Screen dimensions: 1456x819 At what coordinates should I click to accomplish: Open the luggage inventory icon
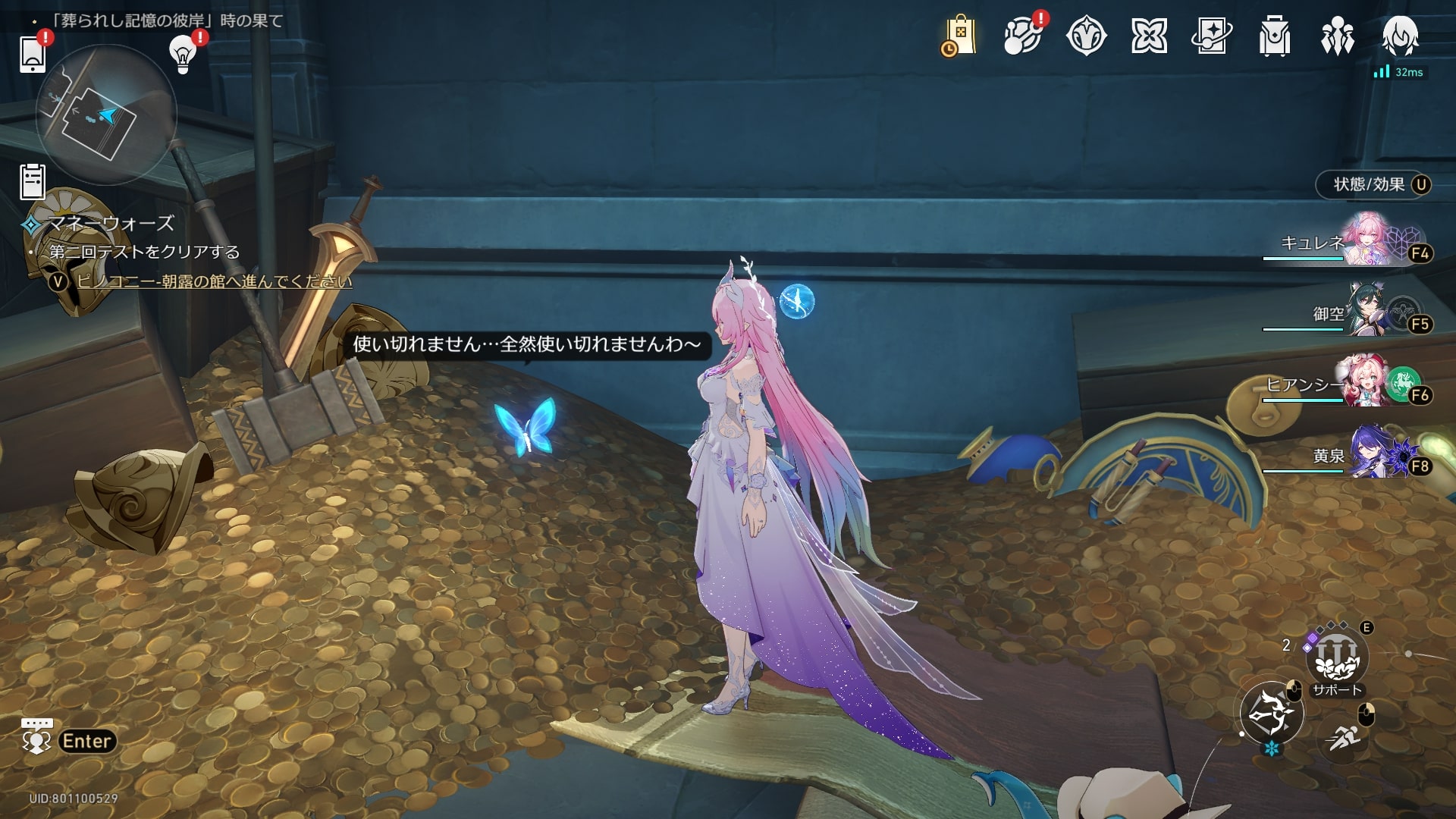[1275, 36]
